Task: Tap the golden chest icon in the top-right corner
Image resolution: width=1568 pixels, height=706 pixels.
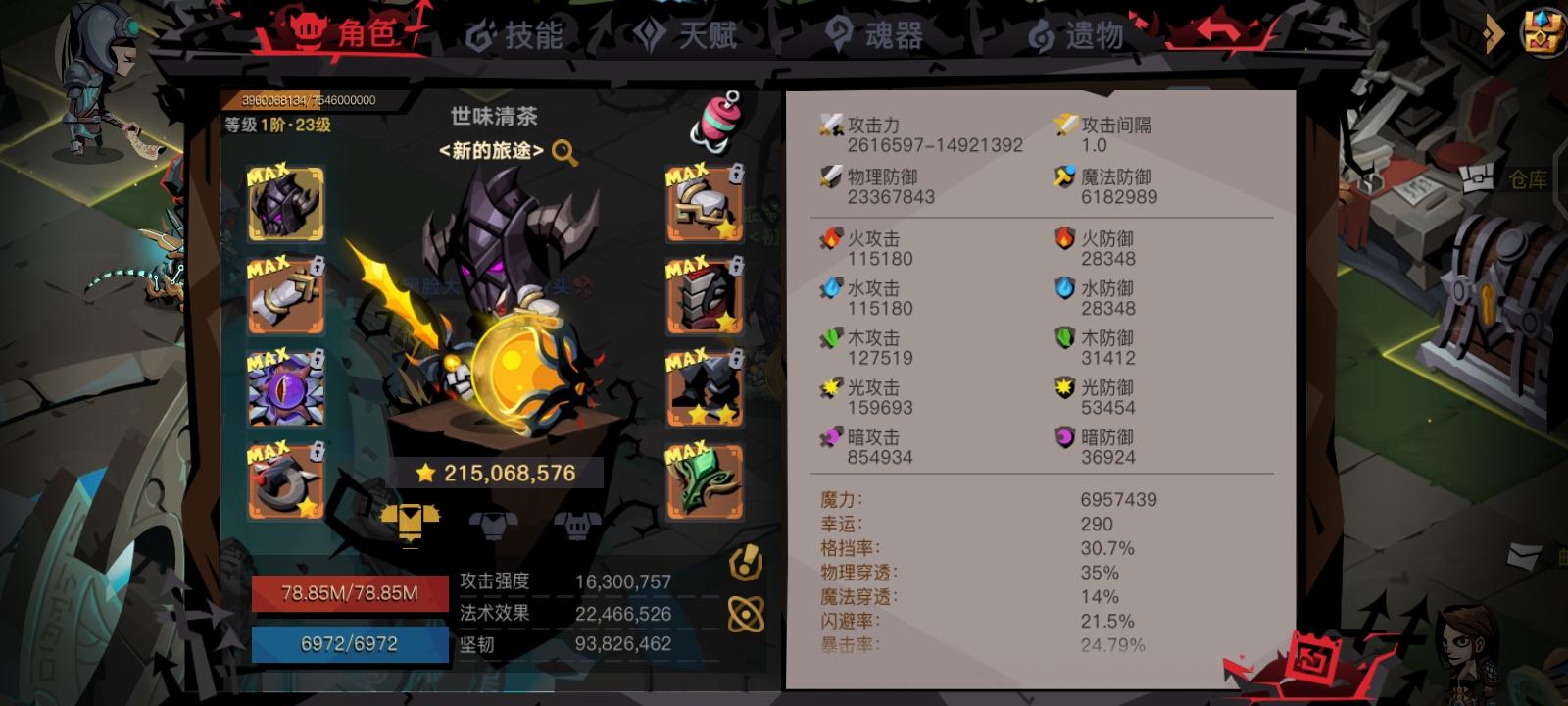Action: pos(1542,35)
